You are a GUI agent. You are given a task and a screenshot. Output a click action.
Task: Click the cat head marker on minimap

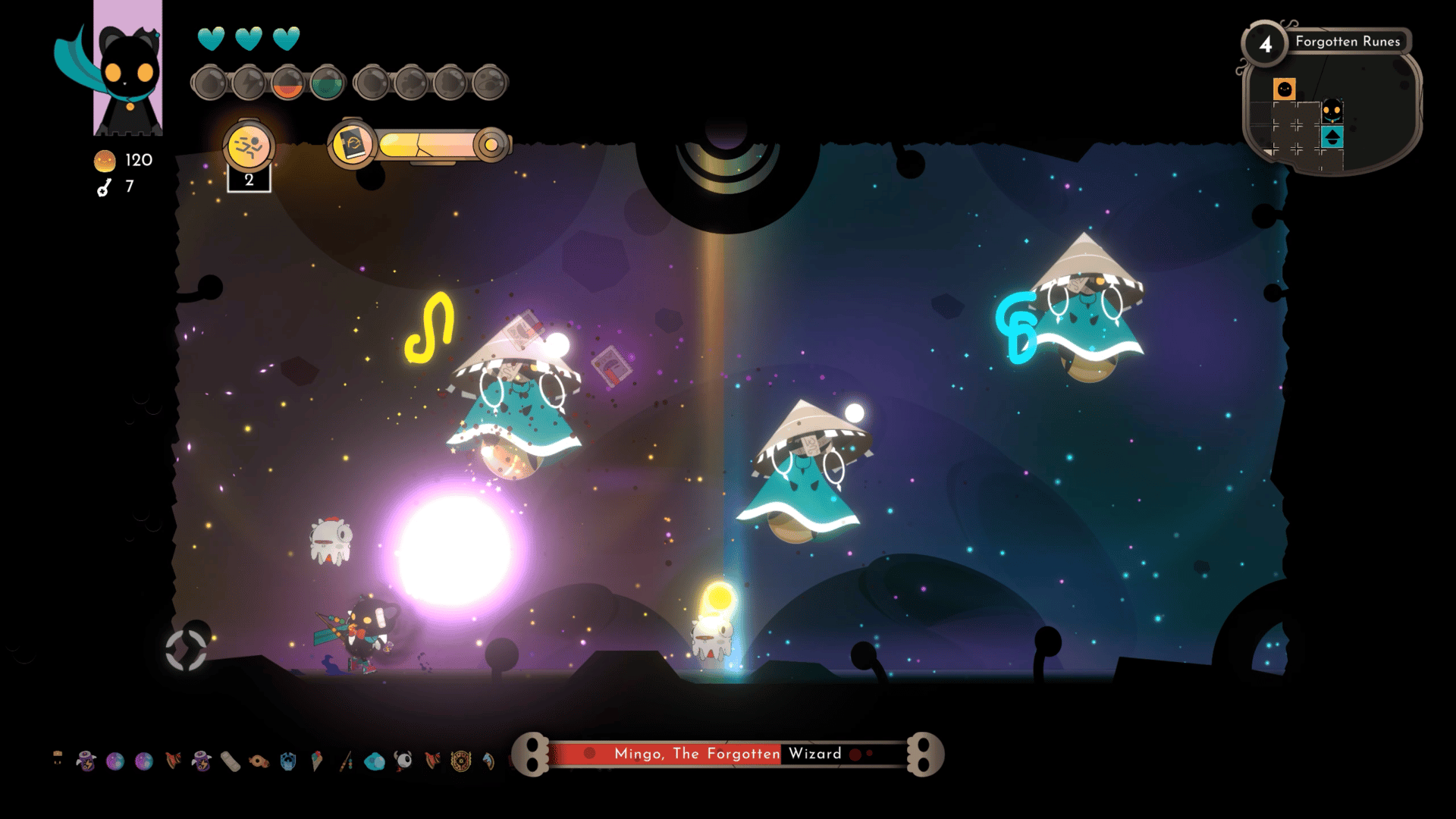1332,112
